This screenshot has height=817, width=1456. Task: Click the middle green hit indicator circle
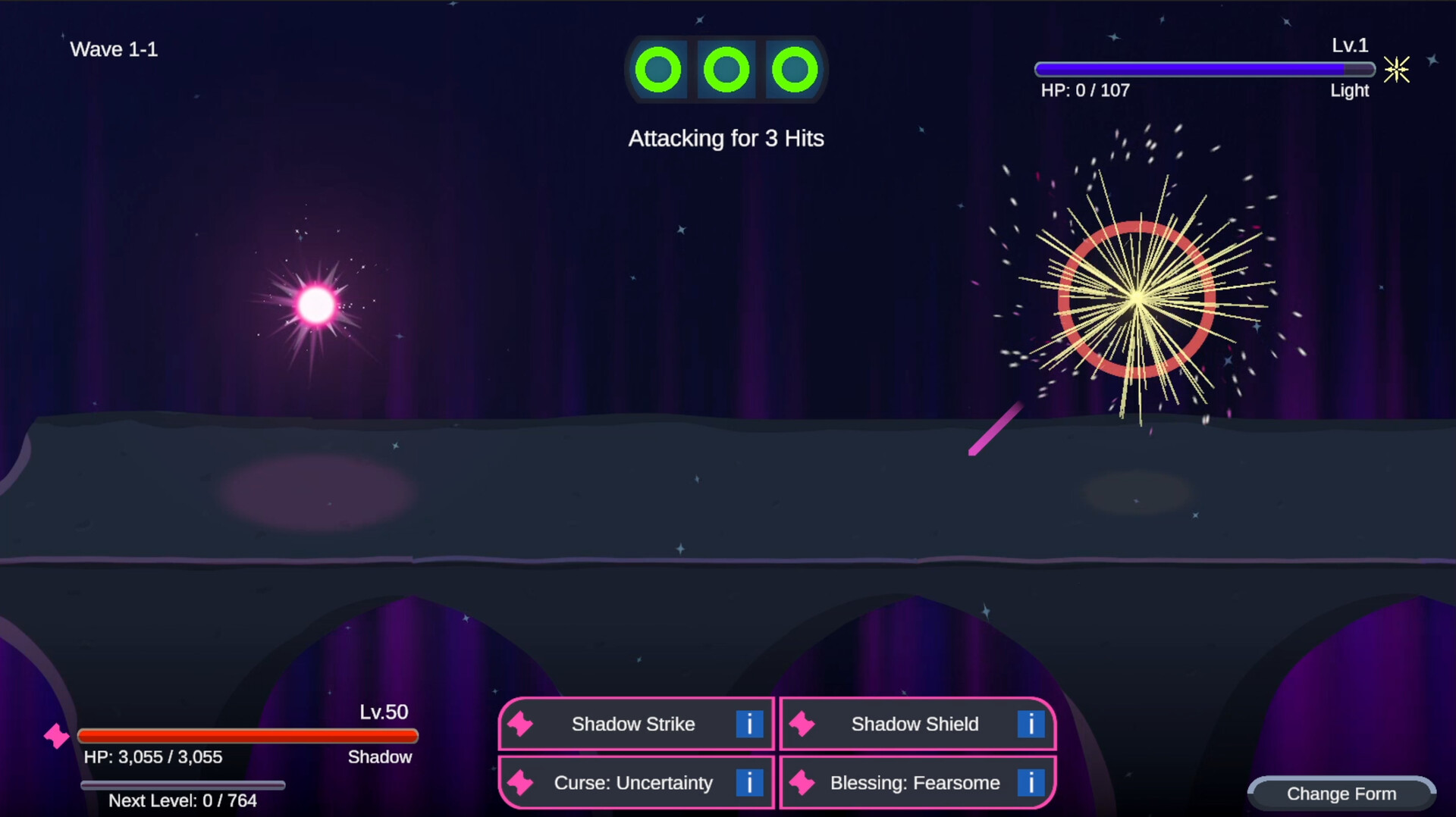coord(726,70)
